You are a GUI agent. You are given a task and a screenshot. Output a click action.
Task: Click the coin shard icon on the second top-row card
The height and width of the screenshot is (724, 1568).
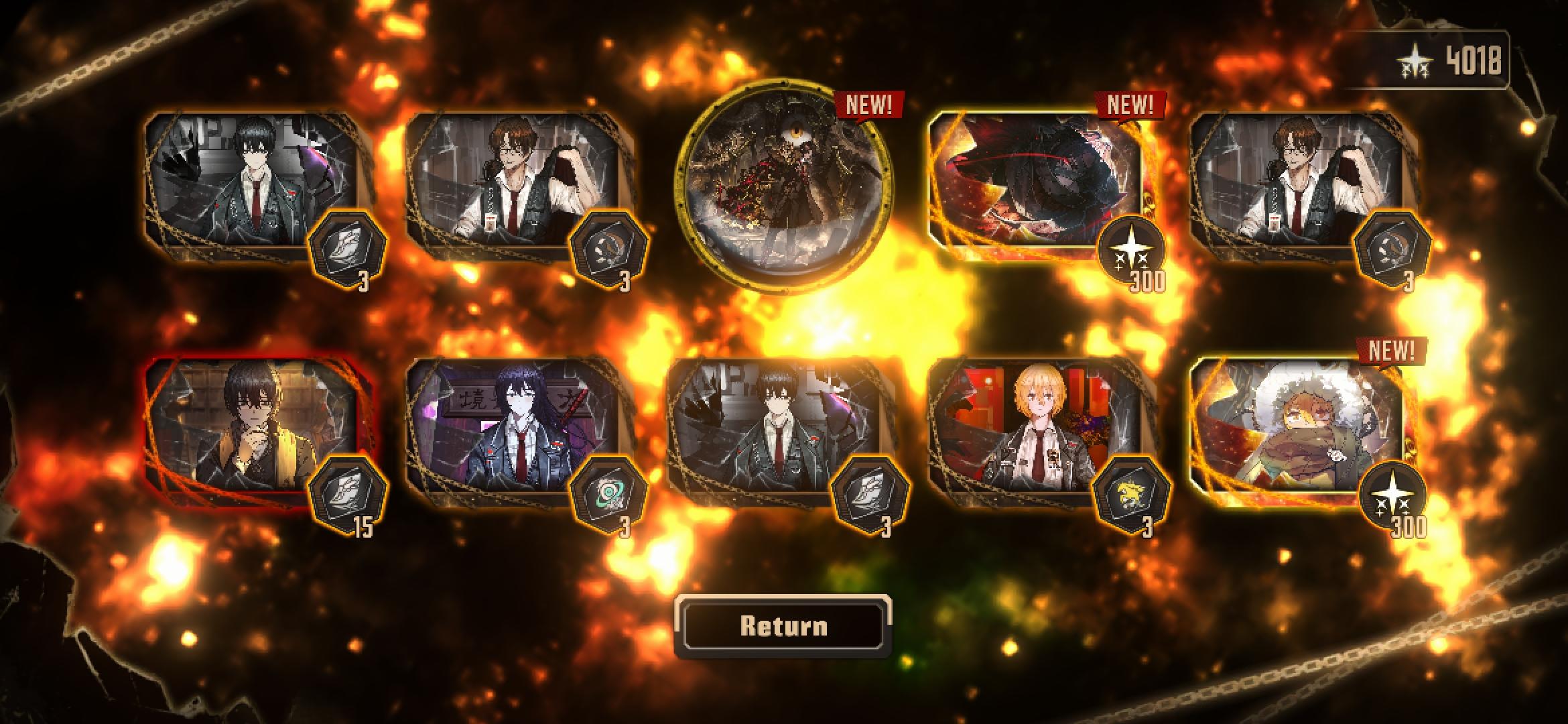608,247
